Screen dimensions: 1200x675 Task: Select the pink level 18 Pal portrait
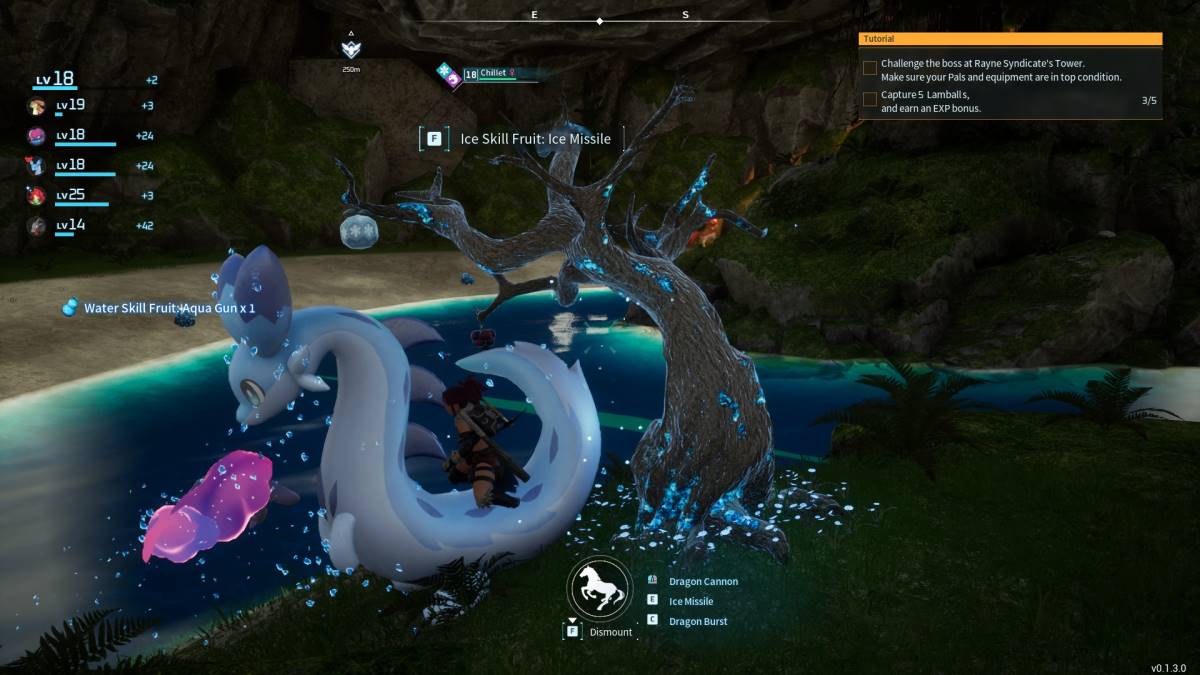coord(37,136)
